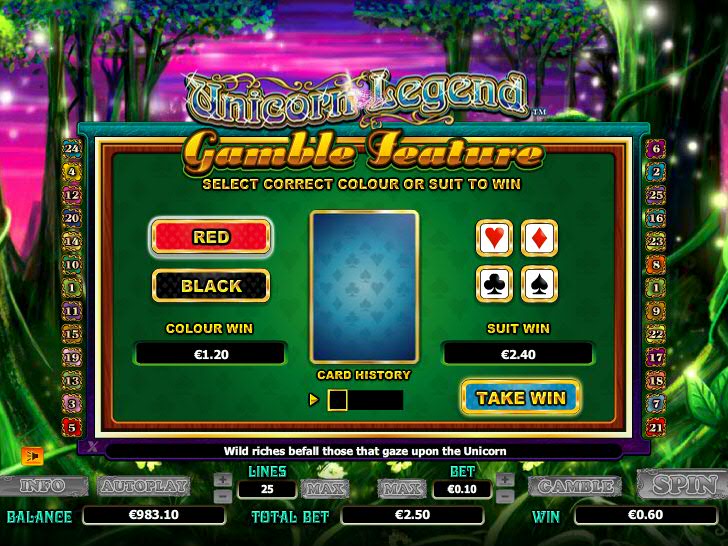
Task: Set maximum lines with MAX beside Lines
Action: point(324,488)
